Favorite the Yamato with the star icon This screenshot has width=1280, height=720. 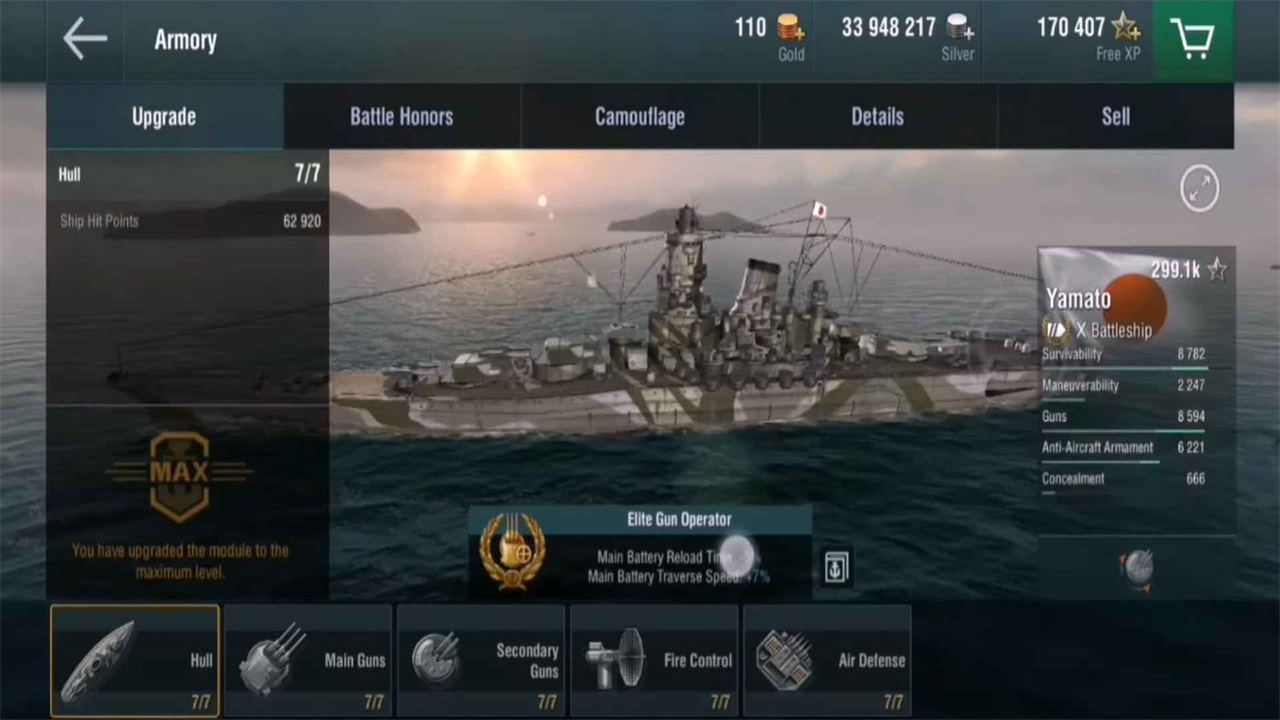1217,270
